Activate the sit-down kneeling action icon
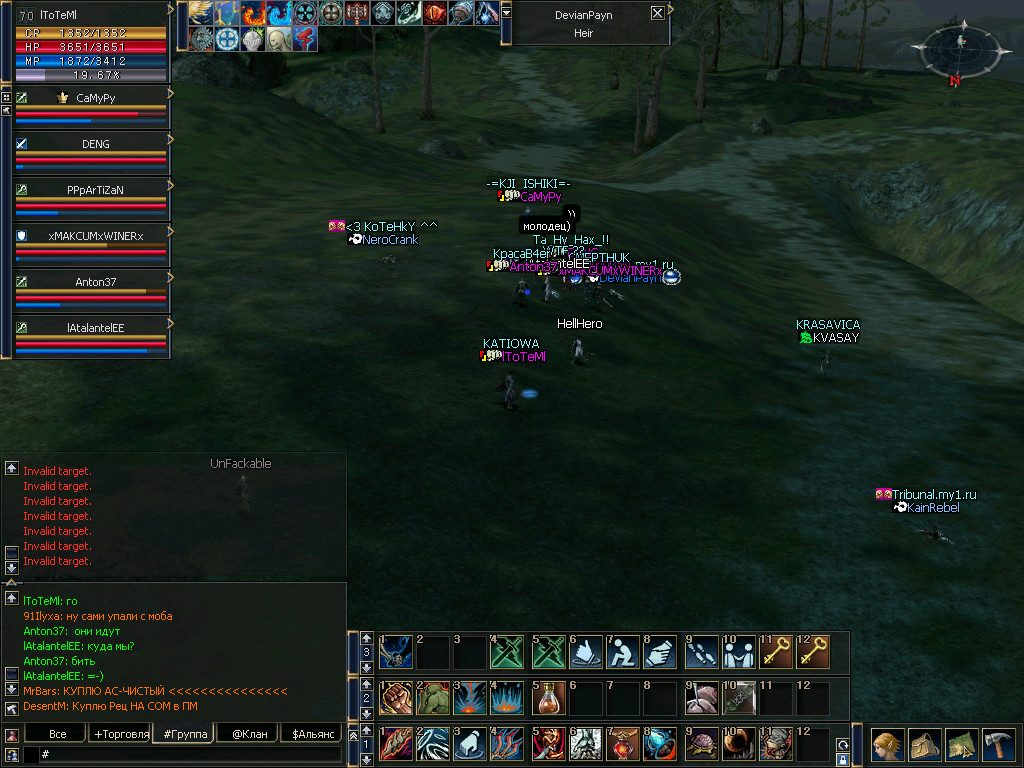The height and width of the screenshot is (768, 1024). pos(623,651)
